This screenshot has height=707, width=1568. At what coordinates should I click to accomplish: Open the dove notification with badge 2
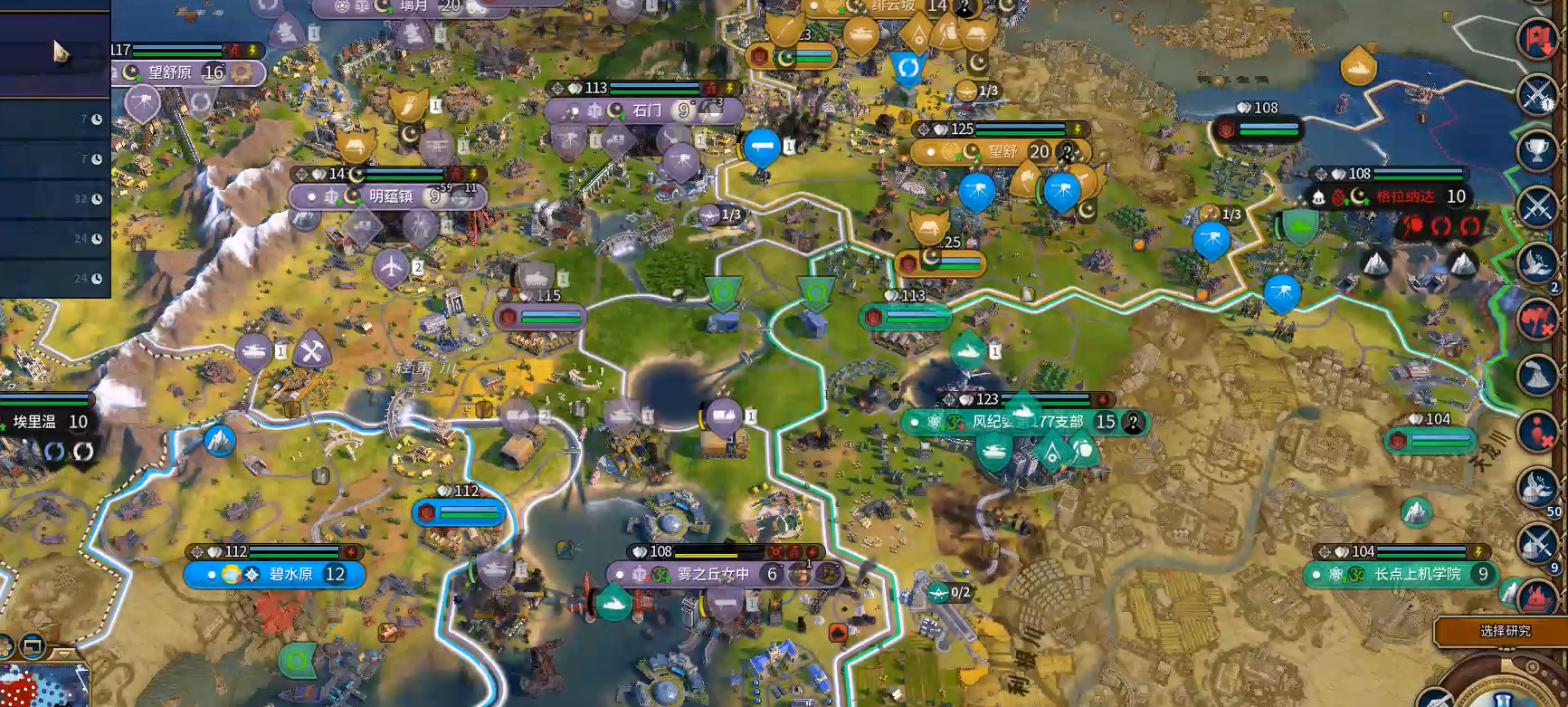point(1536,263)
